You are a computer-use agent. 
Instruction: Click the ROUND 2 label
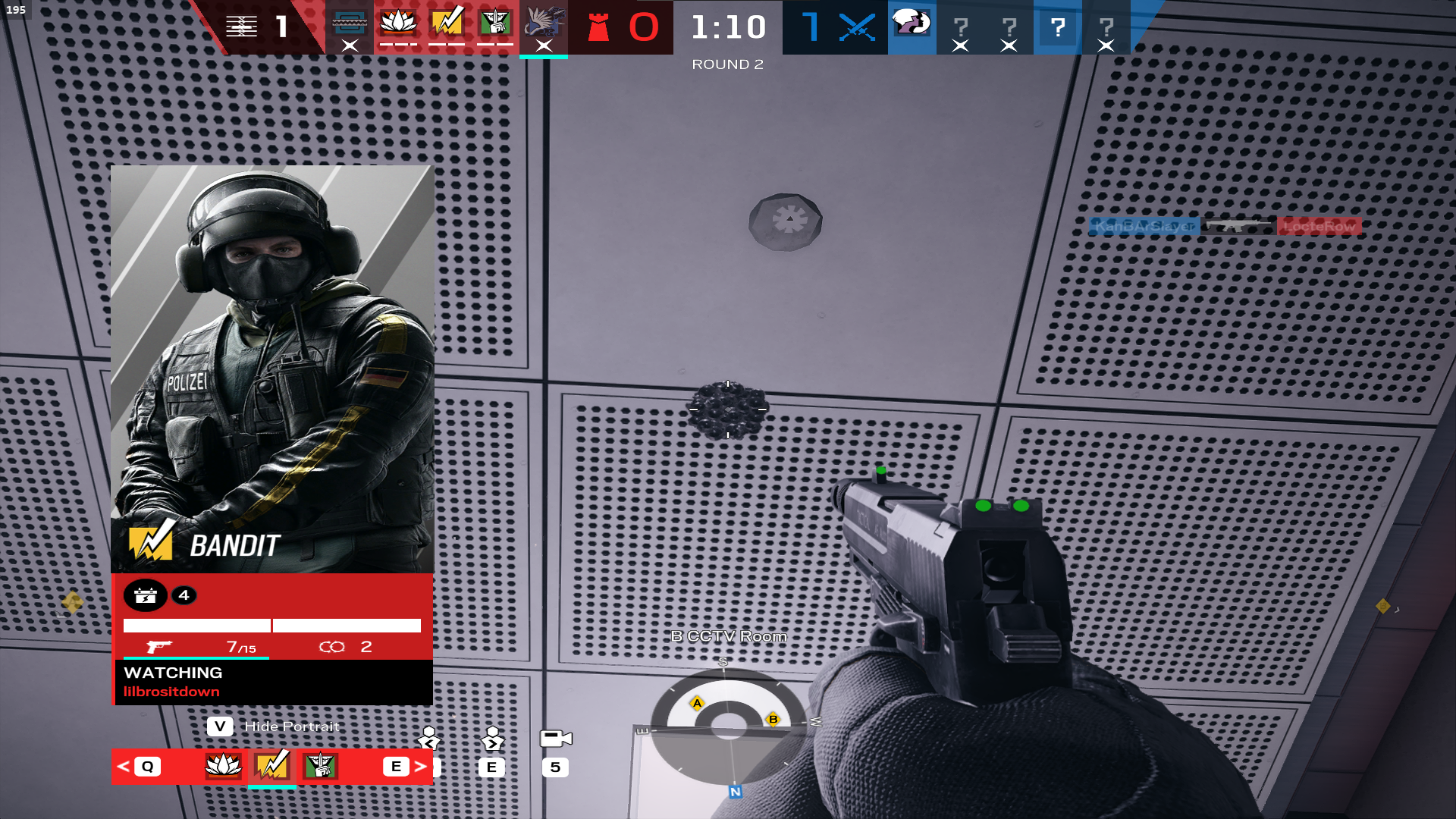point(726,64)
